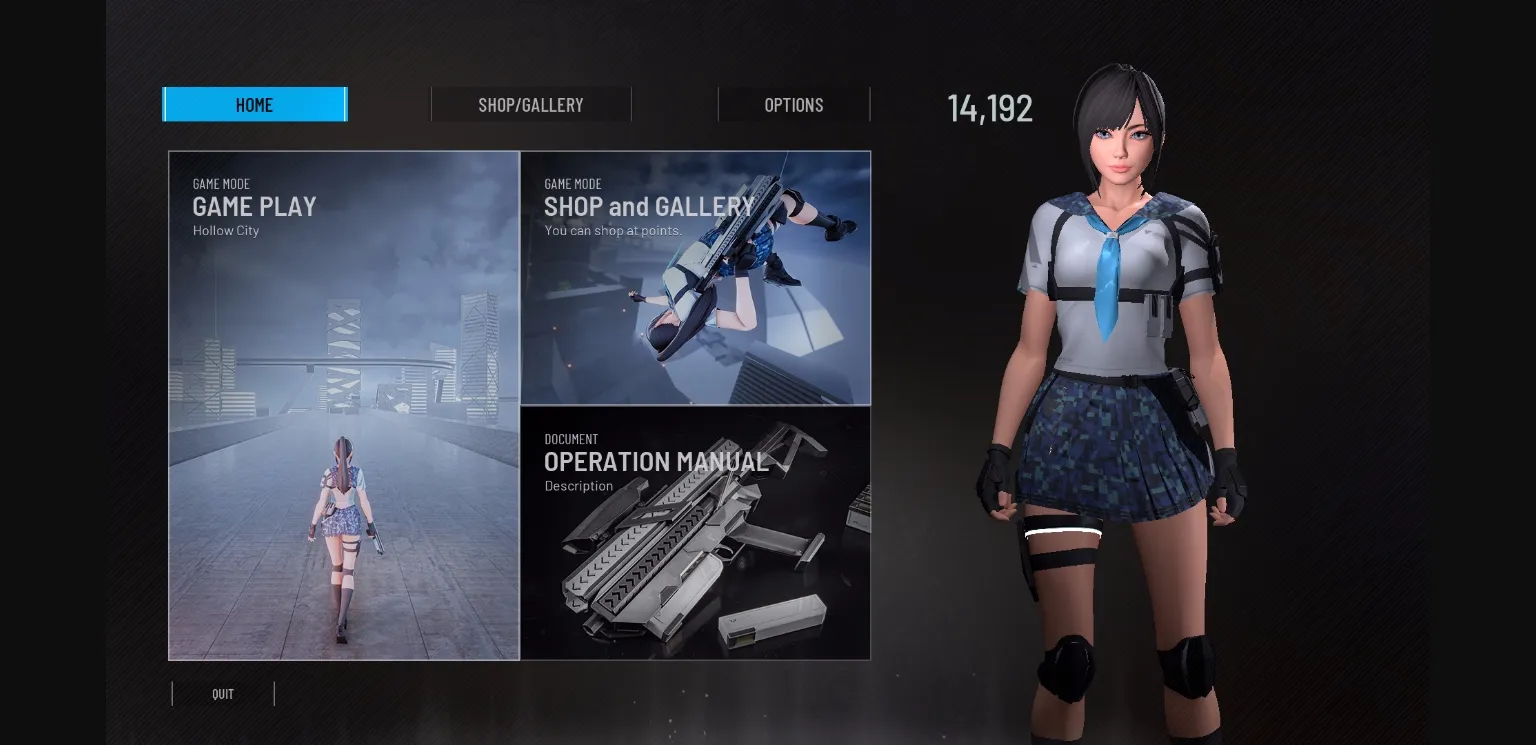Click the 14,192 points currency display
The height and width of the screenshot is (745, 1536).
click(x=989, y=108)
